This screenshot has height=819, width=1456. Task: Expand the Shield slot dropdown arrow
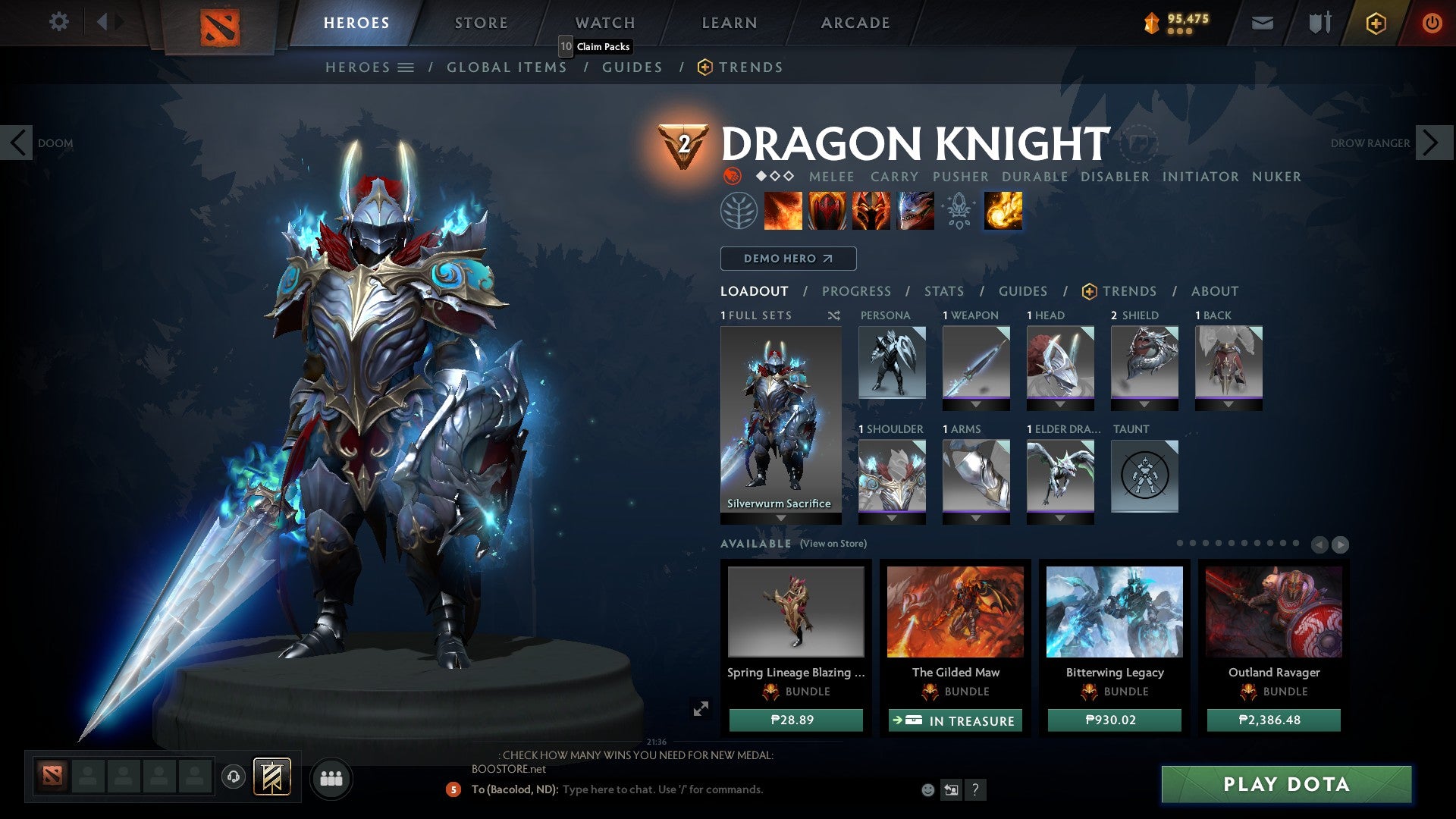click(1144, 405)
